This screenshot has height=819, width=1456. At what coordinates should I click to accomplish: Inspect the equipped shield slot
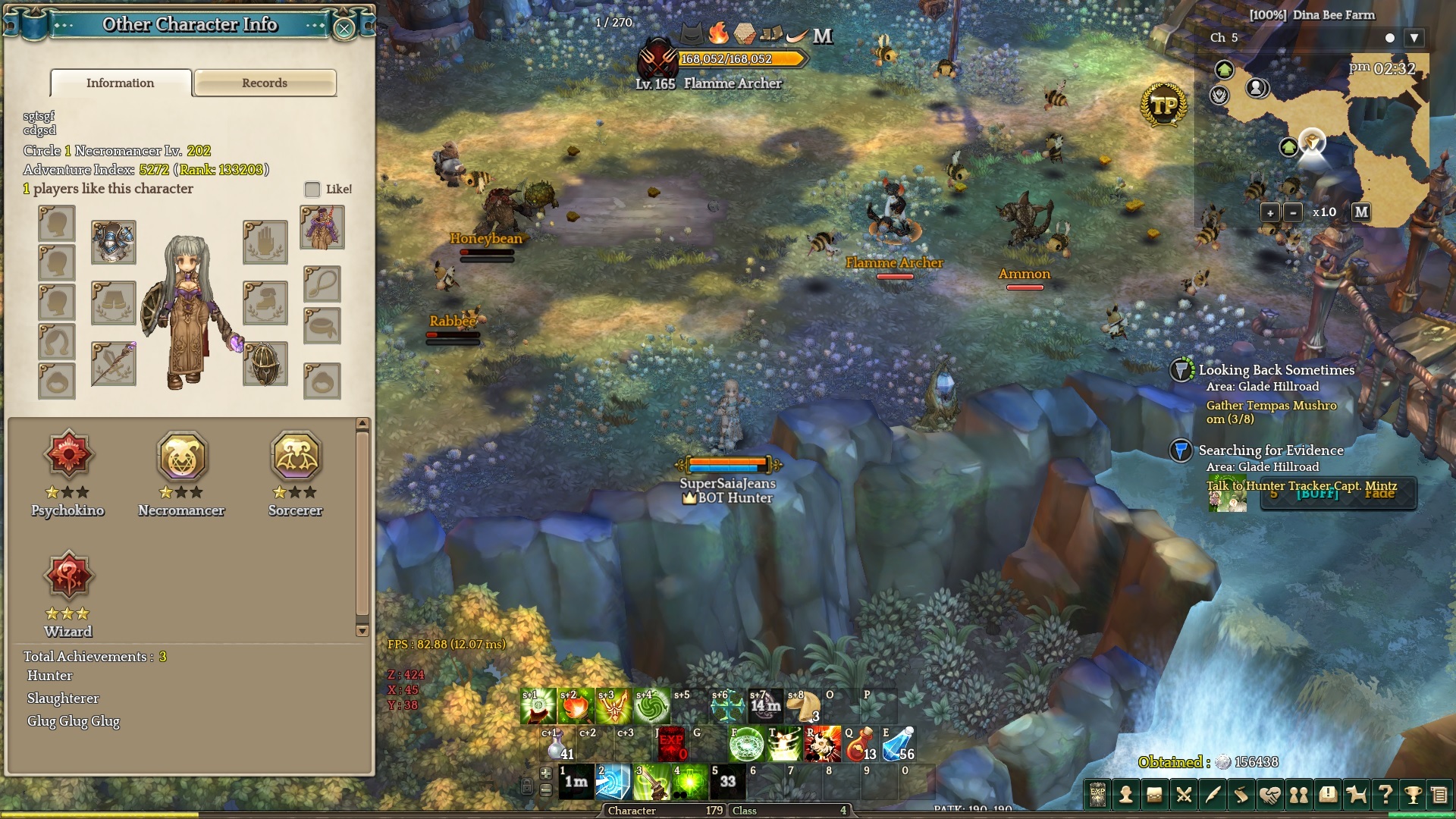(x=265, y=364)
